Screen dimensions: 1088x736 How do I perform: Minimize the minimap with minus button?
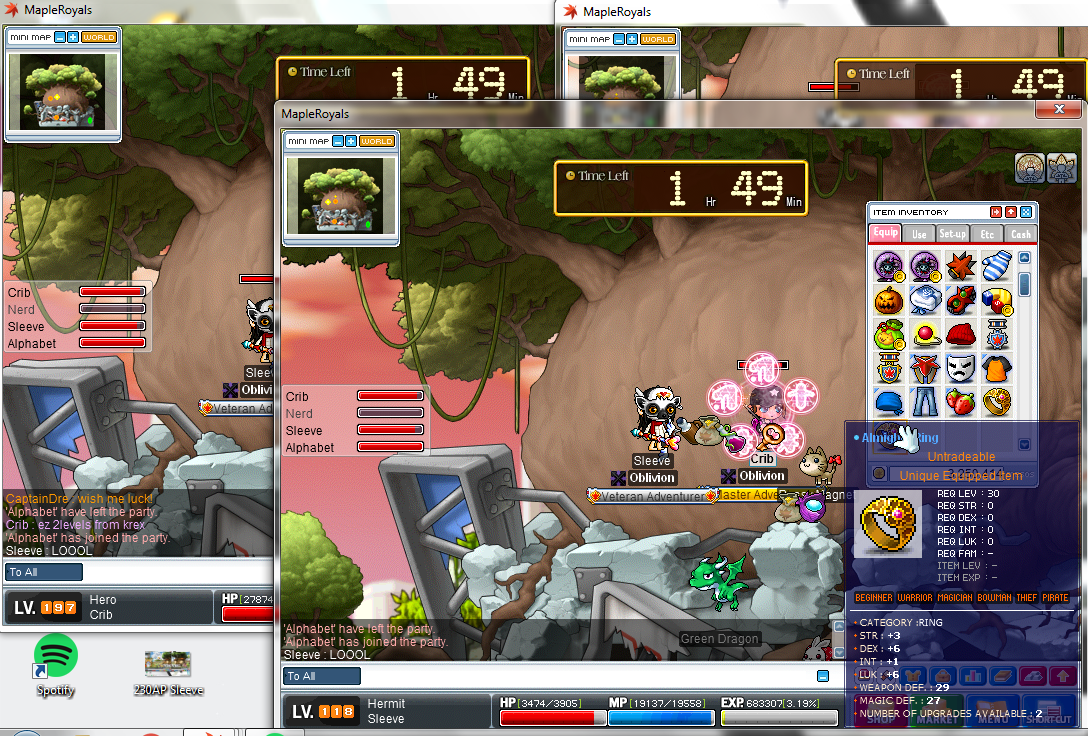[339, 141]
